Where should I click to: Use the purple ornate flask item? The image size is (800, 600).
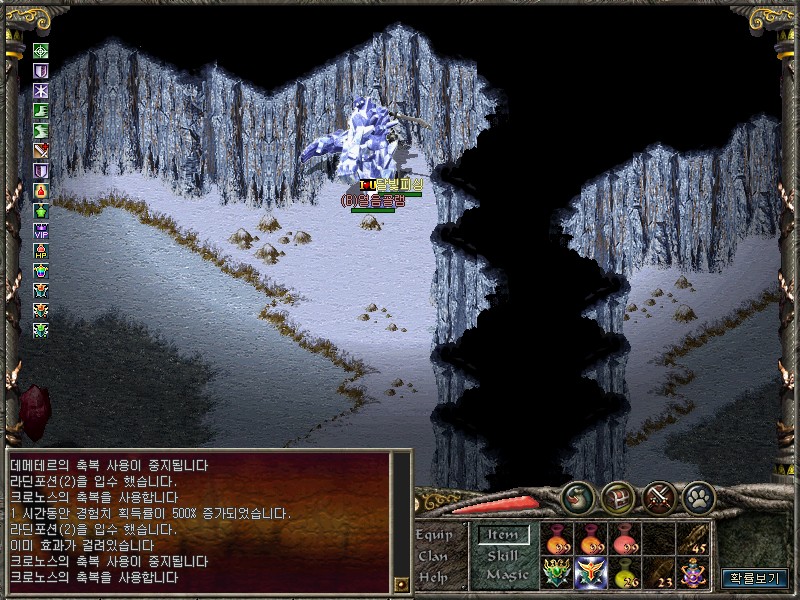(x=694, y=573)
